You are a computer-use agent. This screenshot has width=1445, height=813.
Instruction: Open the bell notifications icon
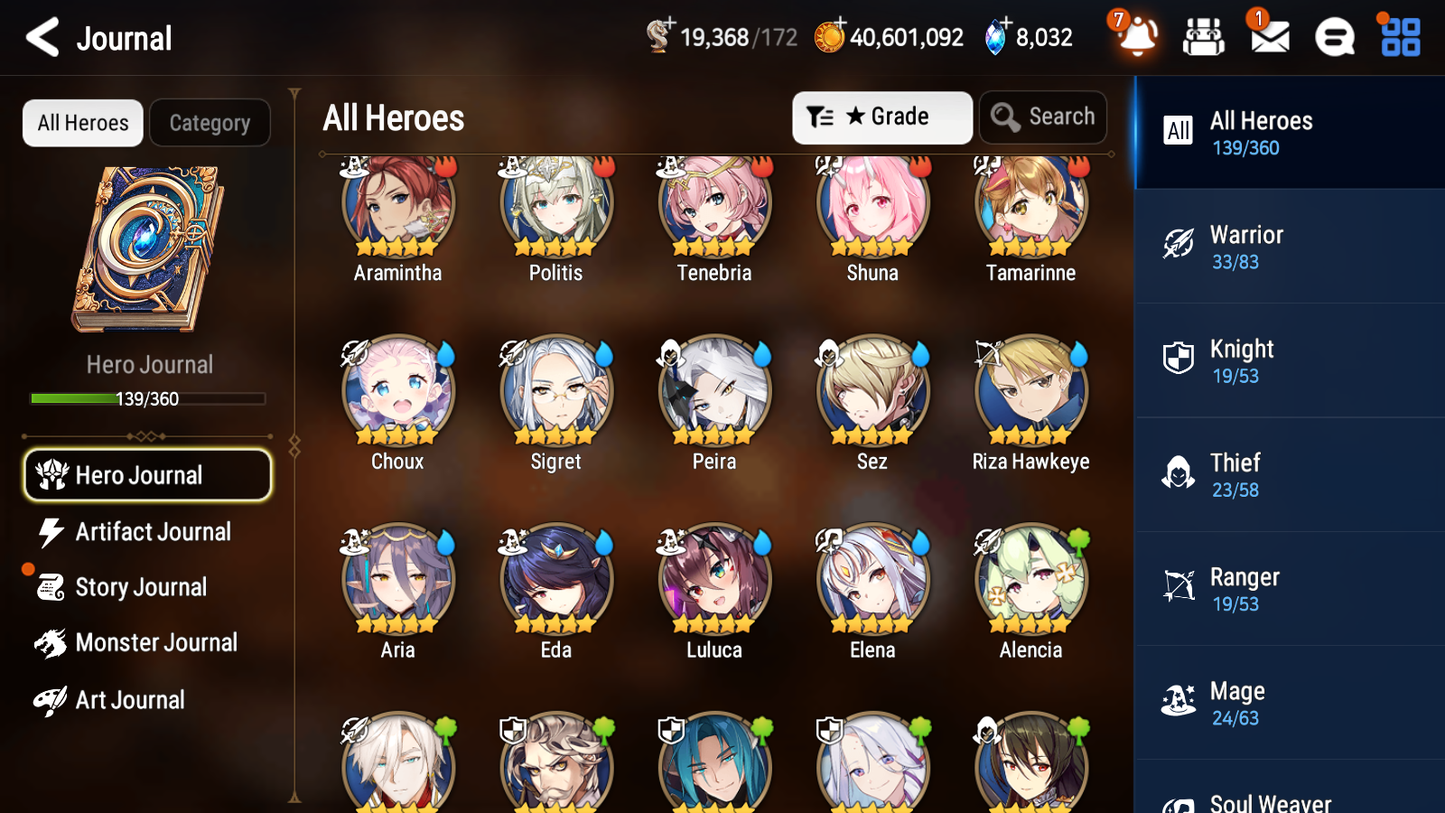click(x=1135, y=37)
